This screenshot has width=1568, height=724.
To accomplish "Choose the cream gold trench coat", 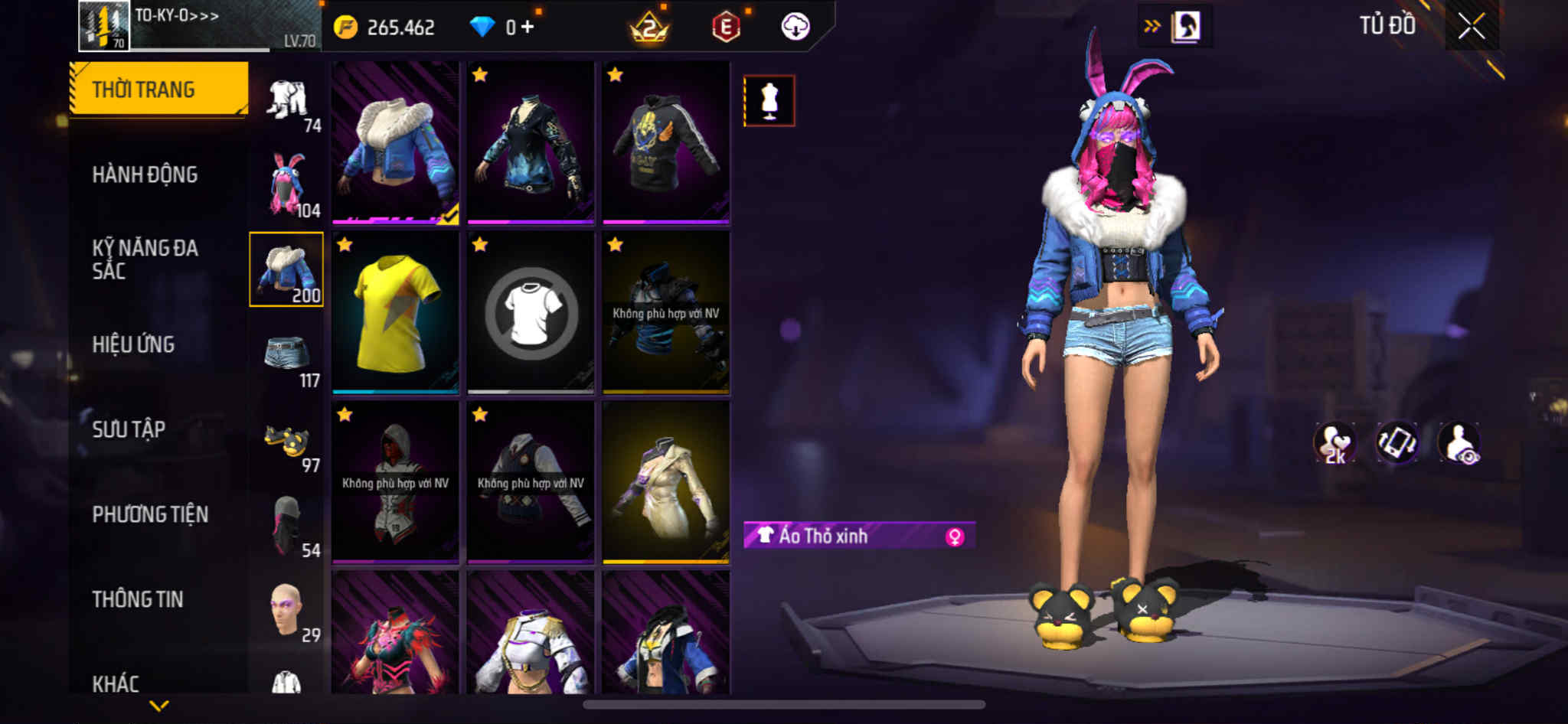I will 665,483.
